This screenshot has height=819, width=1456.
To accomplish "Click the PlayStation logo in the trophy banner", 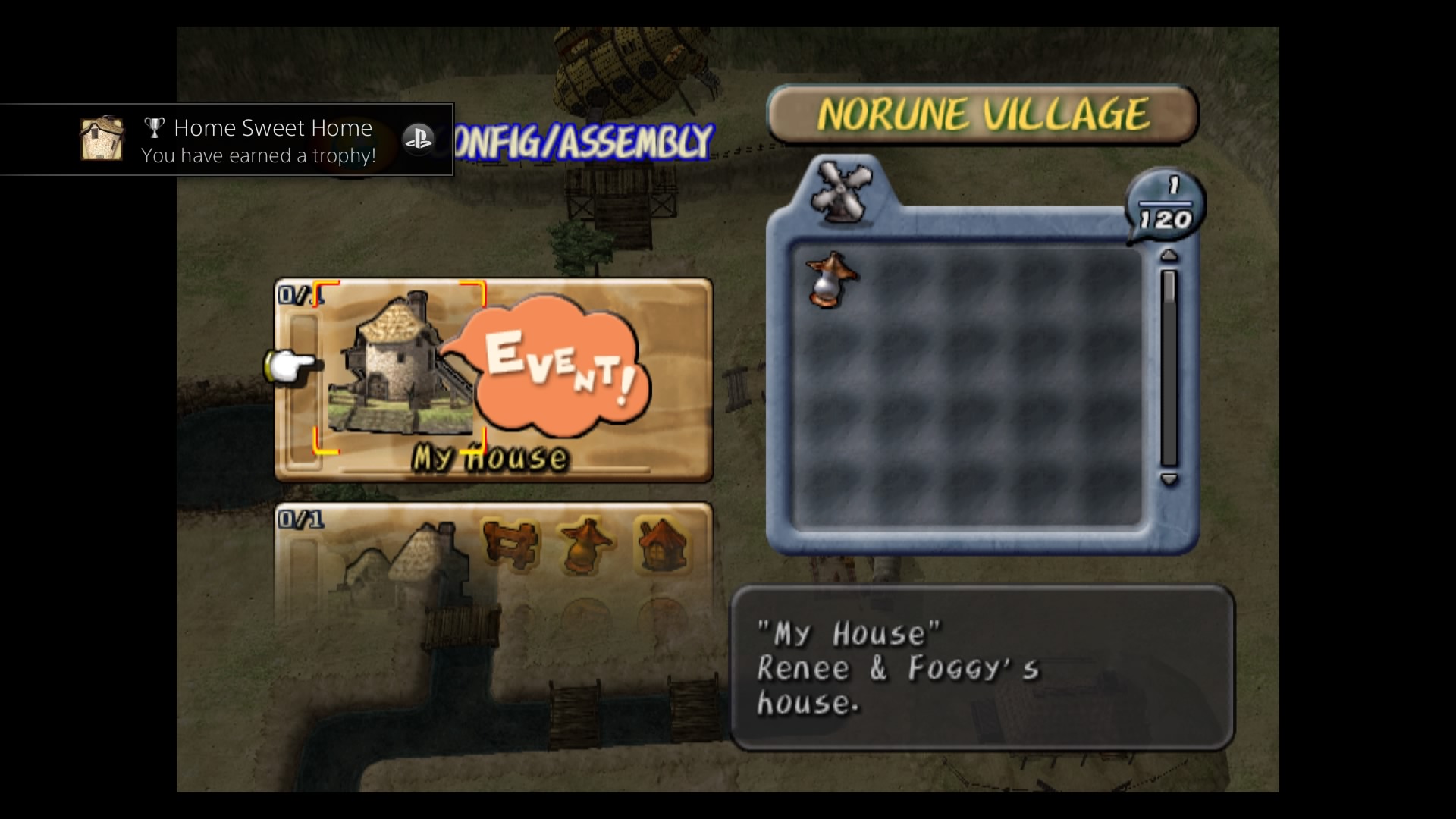I will click(x=419, y=139).
